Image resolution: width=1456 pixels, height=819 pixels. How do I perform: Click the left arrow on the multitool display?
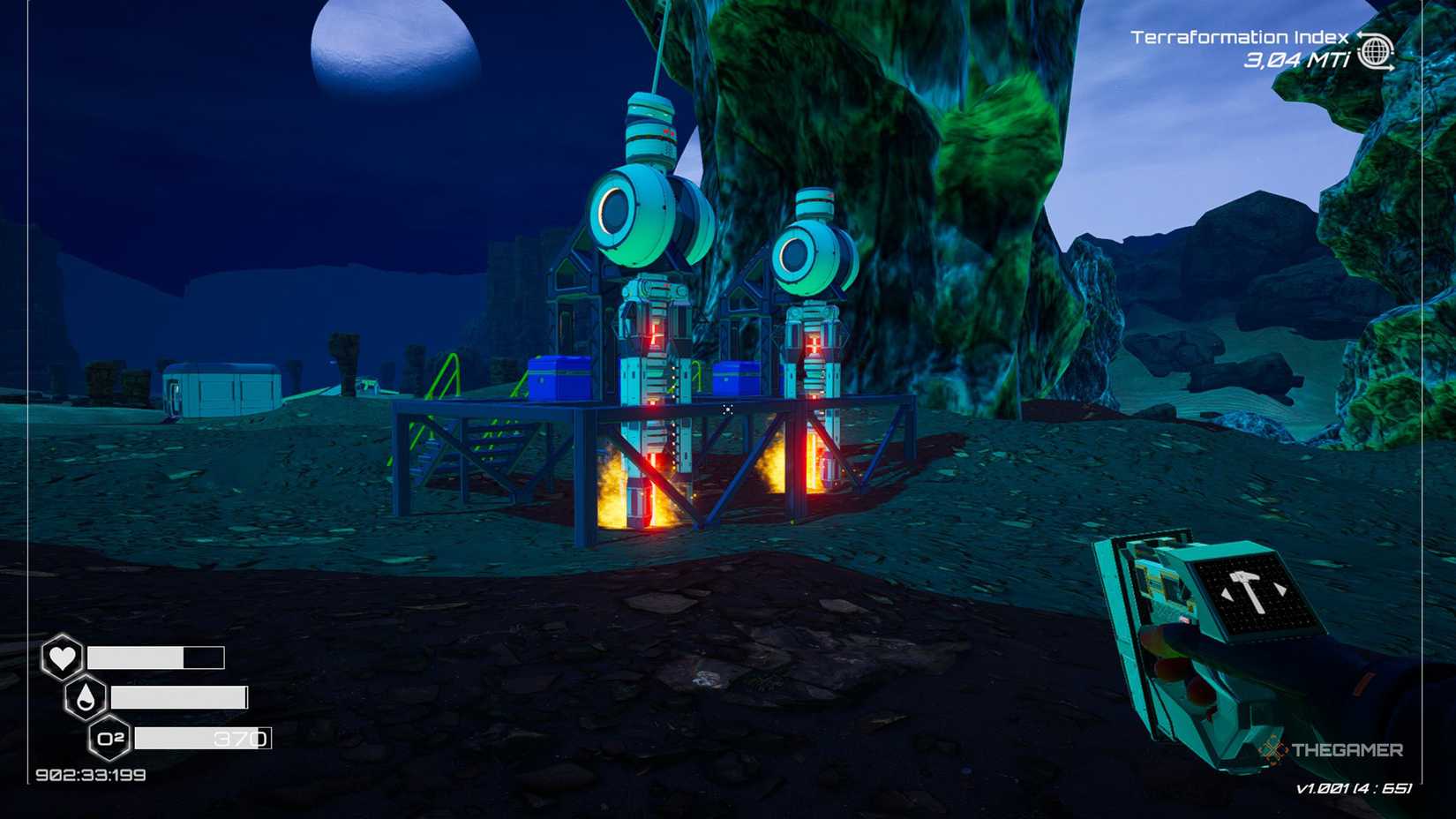pos(1227,593)
